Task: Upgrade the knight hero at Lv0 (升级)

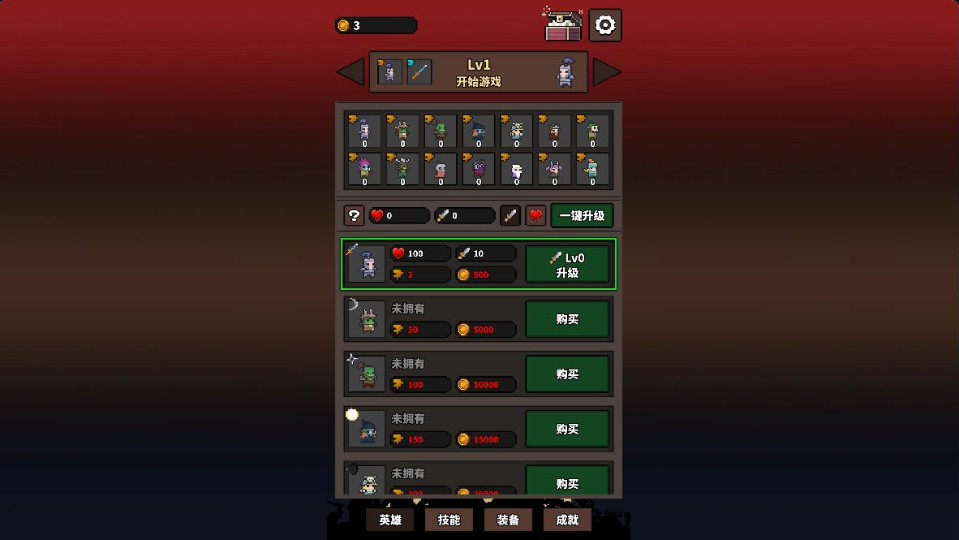Action: [x=567, y=265]
